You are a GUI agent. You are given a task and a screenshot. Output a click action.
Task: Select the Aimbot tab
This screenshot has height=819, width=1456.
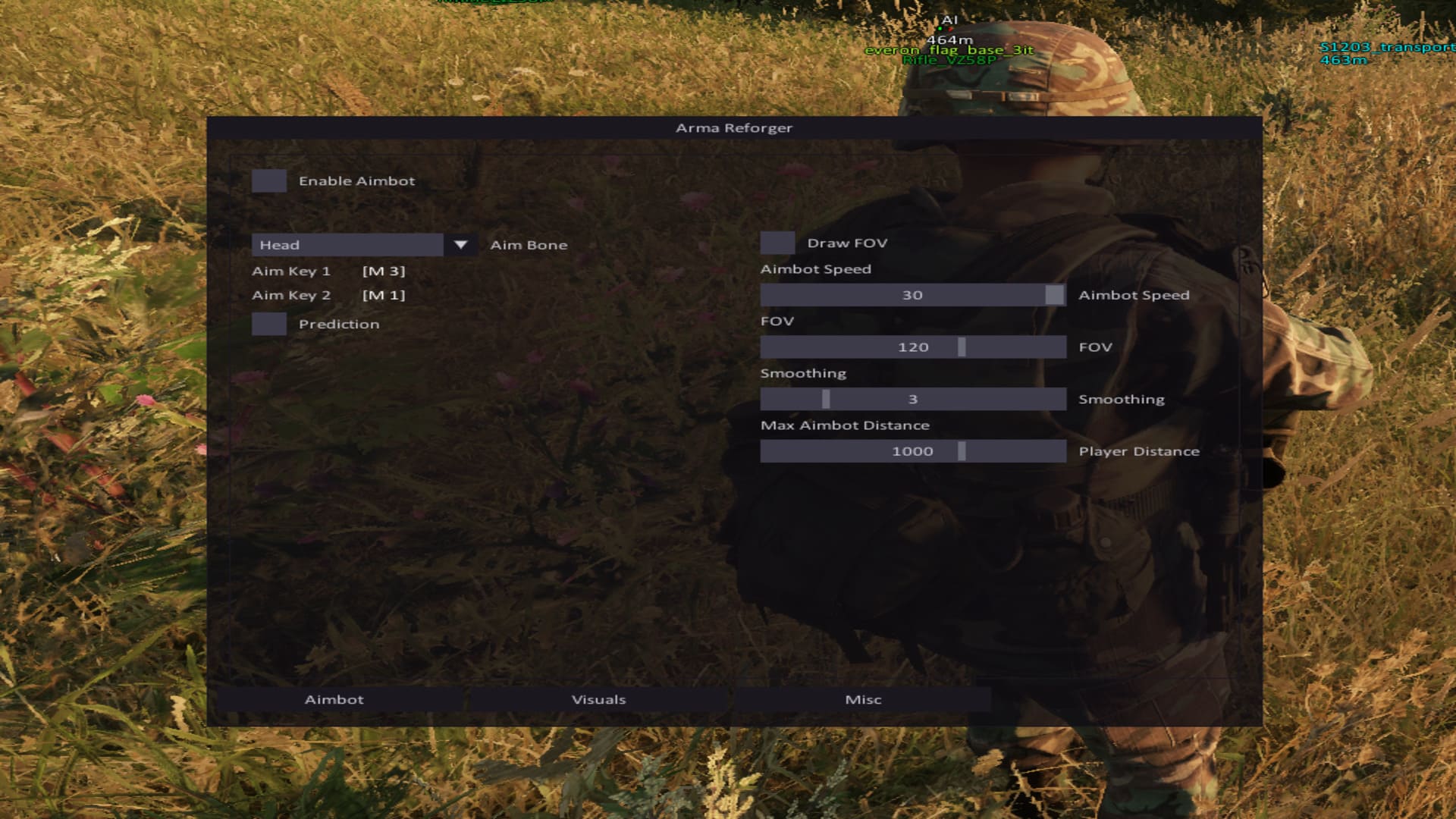[x=334, y=699]
